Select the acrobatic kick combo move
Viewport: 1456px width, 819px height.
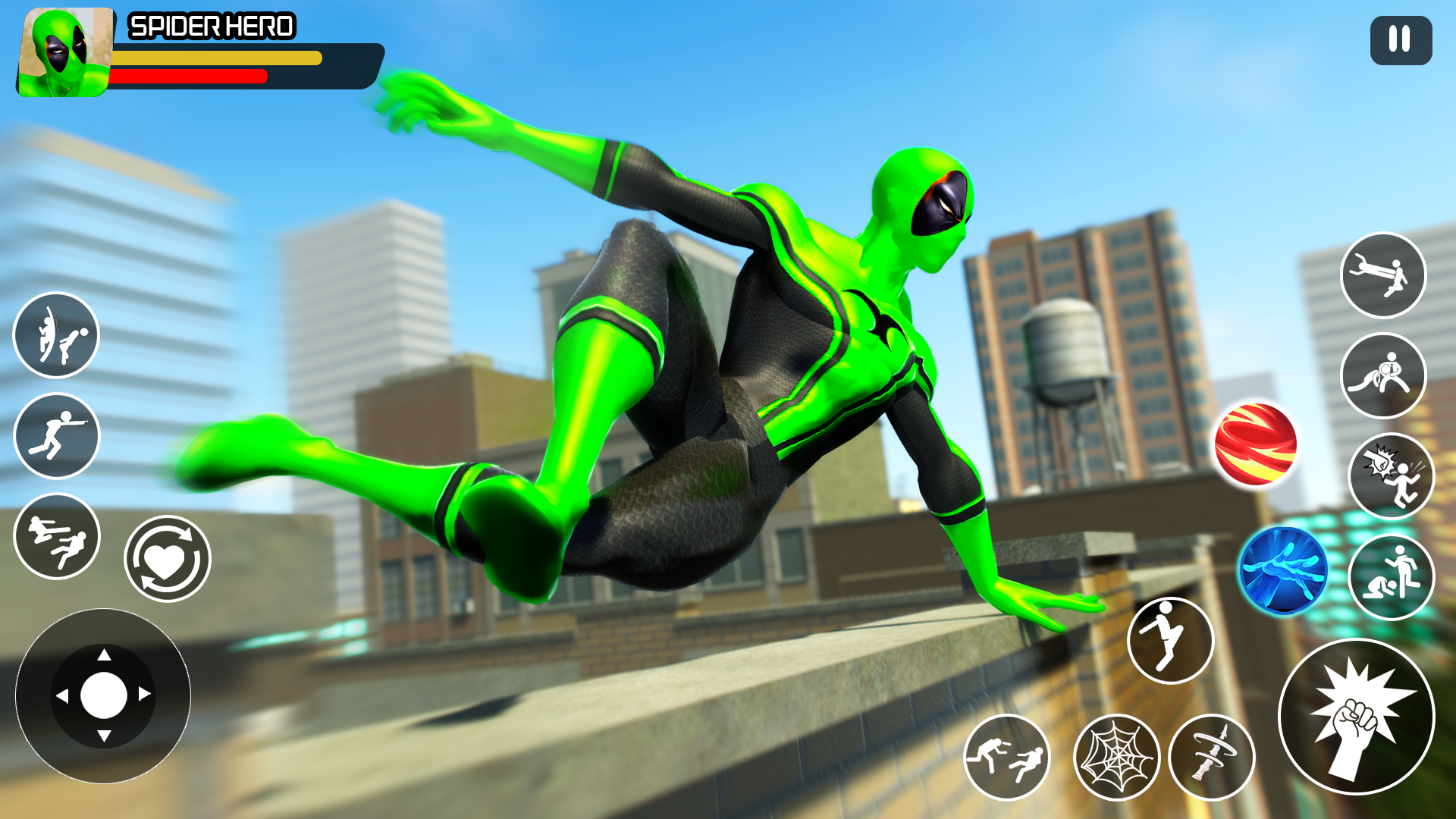[56, 335]
